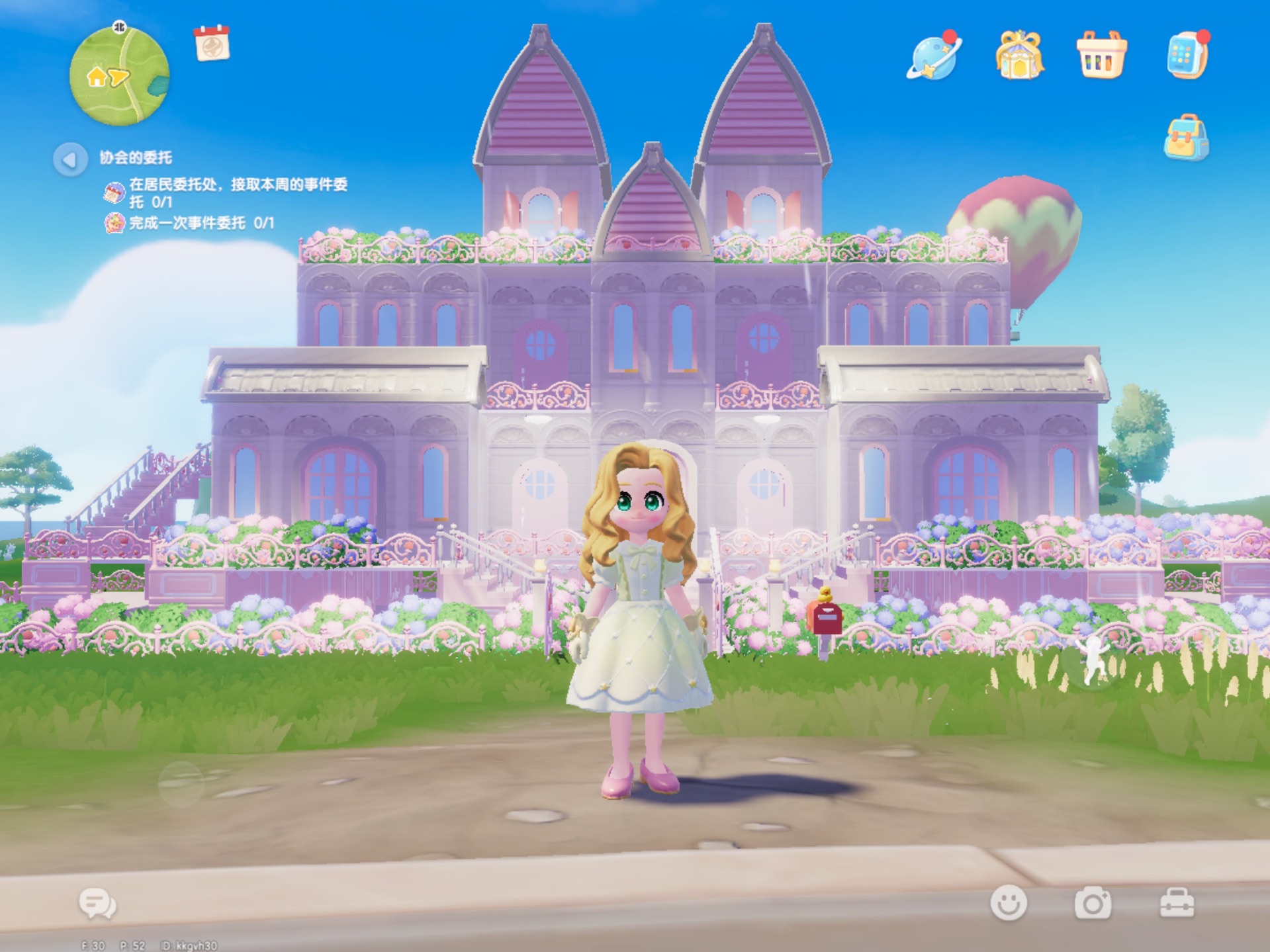This screenshot has width=1270, height=952.
Task: Open the resident commission objective 在居民委托处
Action: point(238,192)
